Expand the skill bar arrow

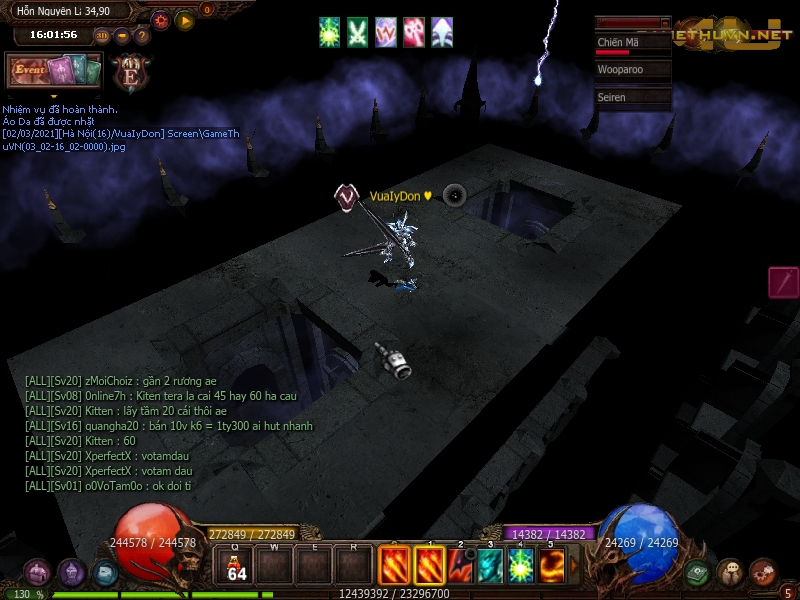tap(574, 566)
